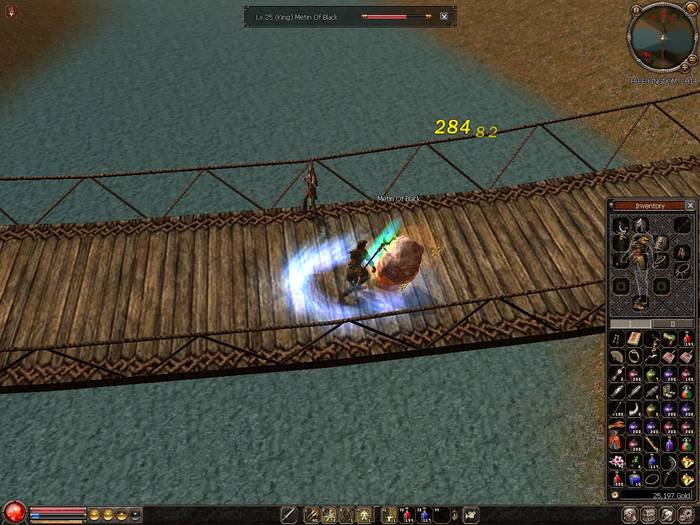Use the red potion quickslot

tap(407, 515)
